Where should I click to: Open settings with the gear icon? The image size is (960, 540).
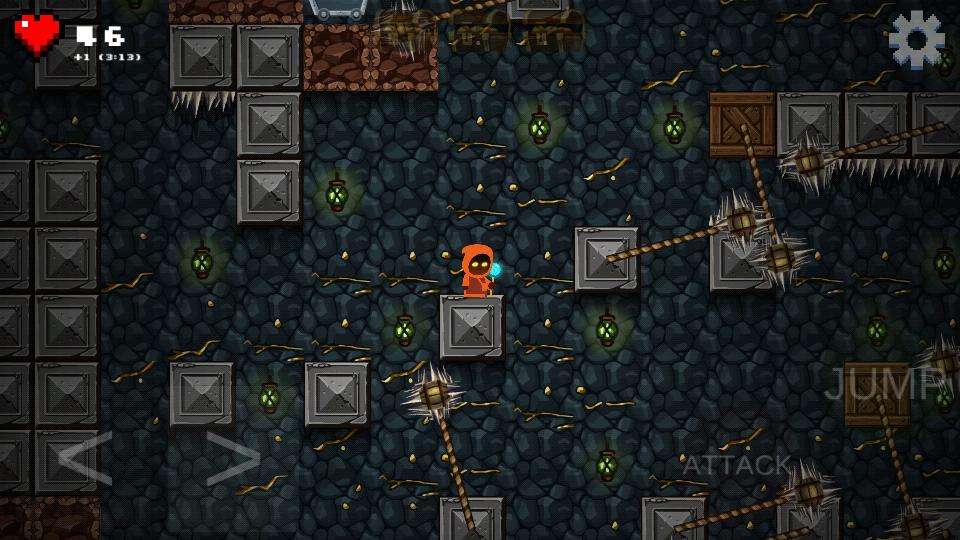916,39
